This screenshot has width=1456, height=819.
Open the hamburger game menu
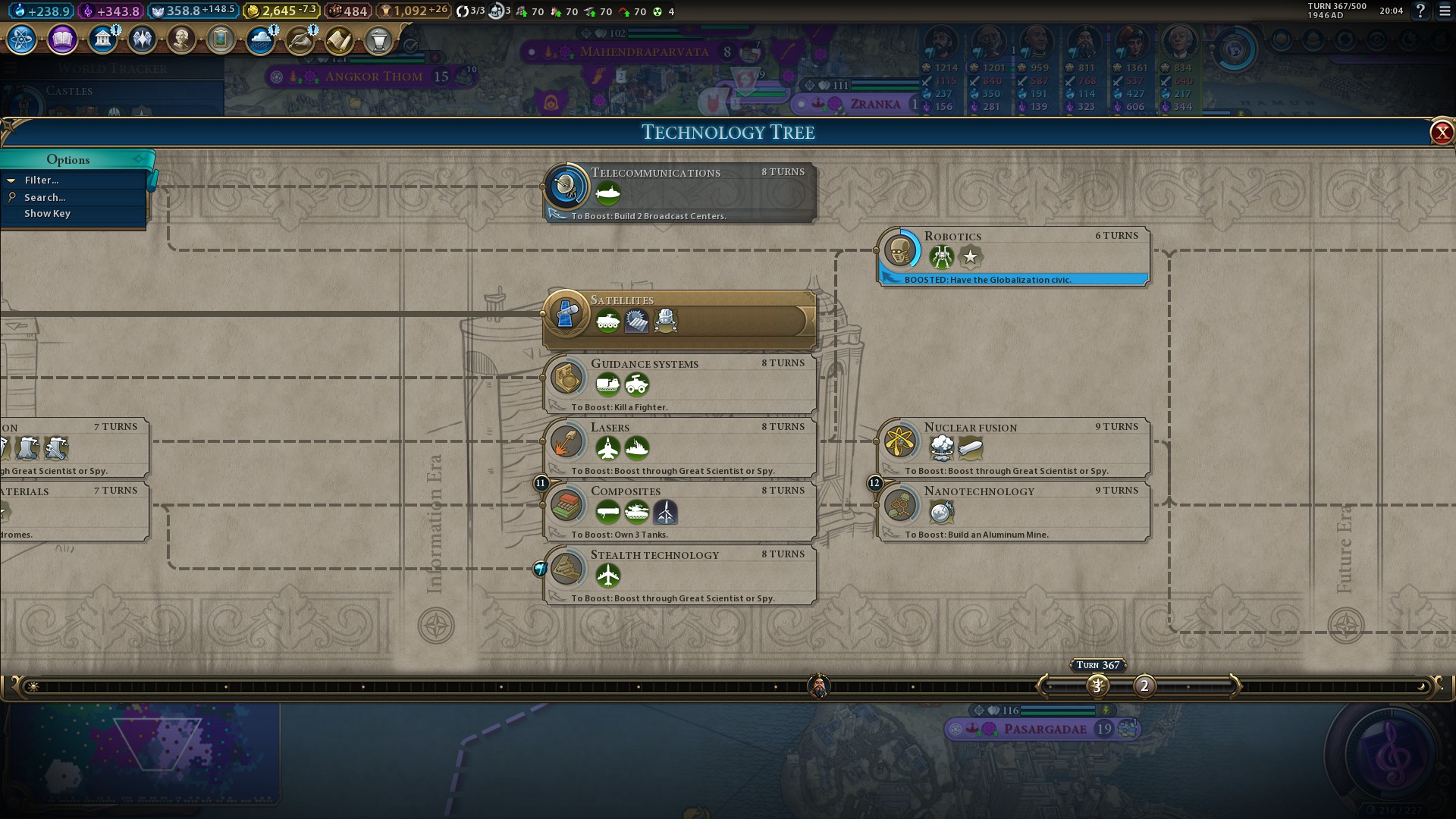click(x=1445, y=11)
